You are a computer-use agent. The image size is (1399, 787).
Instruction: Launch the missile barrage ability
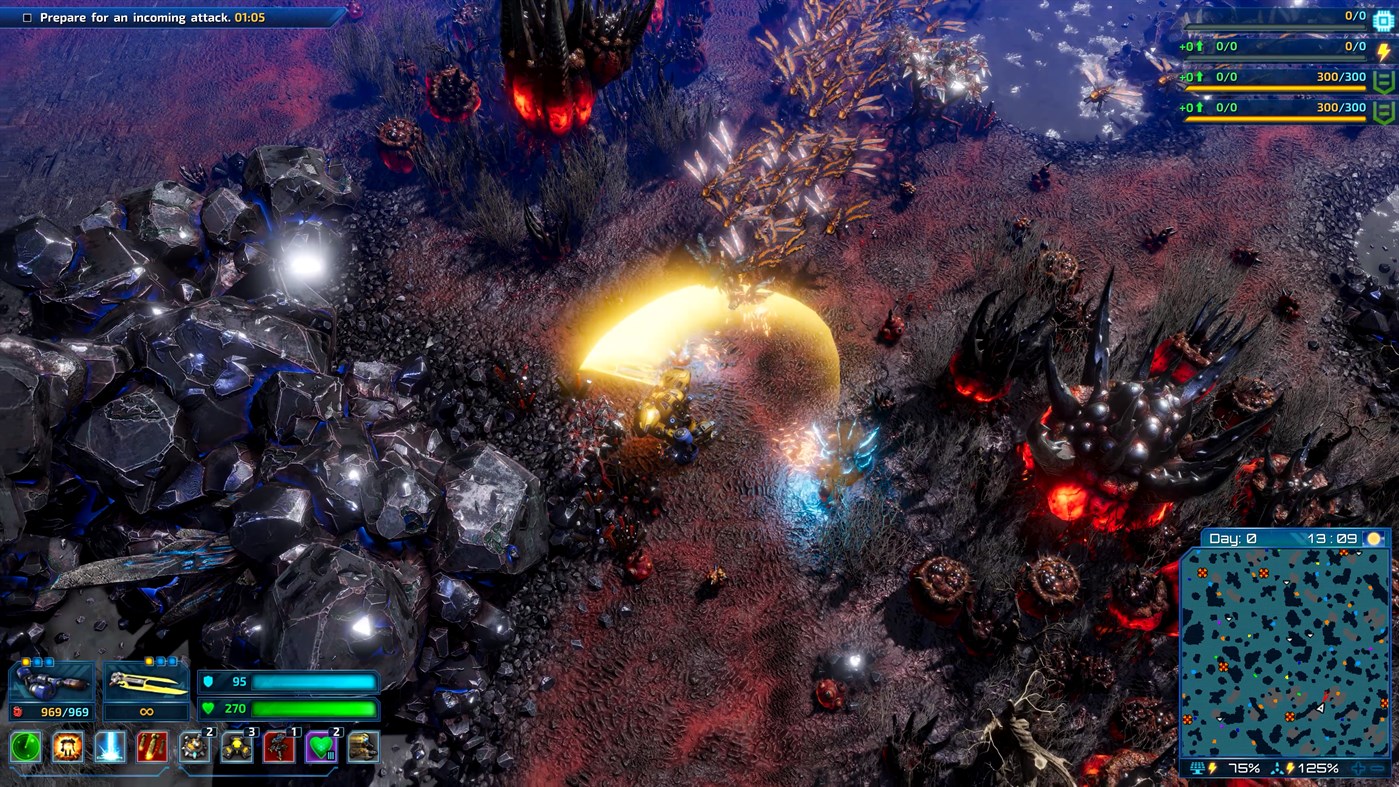152,748
